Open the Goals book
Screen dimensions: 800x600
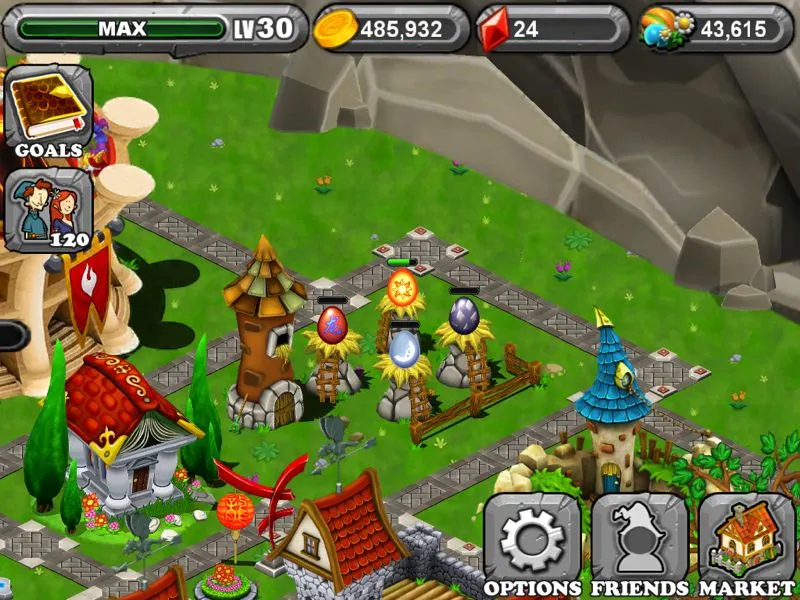coord(48,108)
